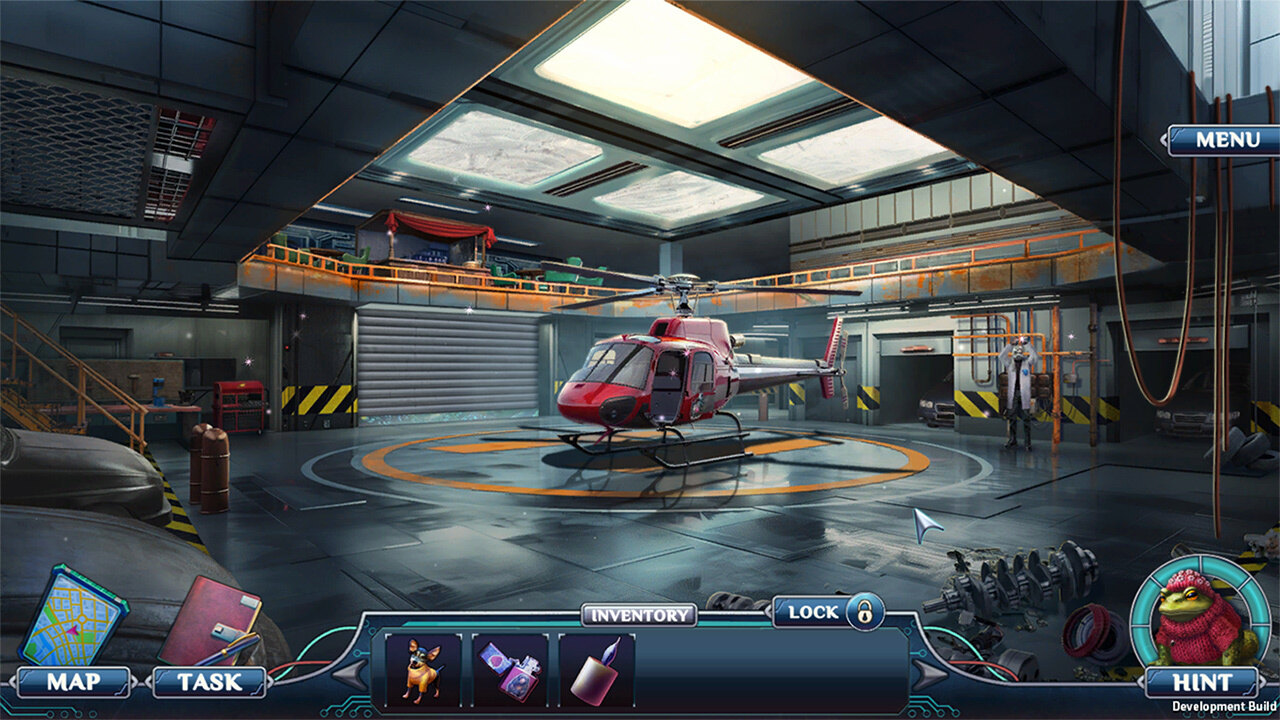
Task: Open the game MENU
Action: (x=1226, y=140)
